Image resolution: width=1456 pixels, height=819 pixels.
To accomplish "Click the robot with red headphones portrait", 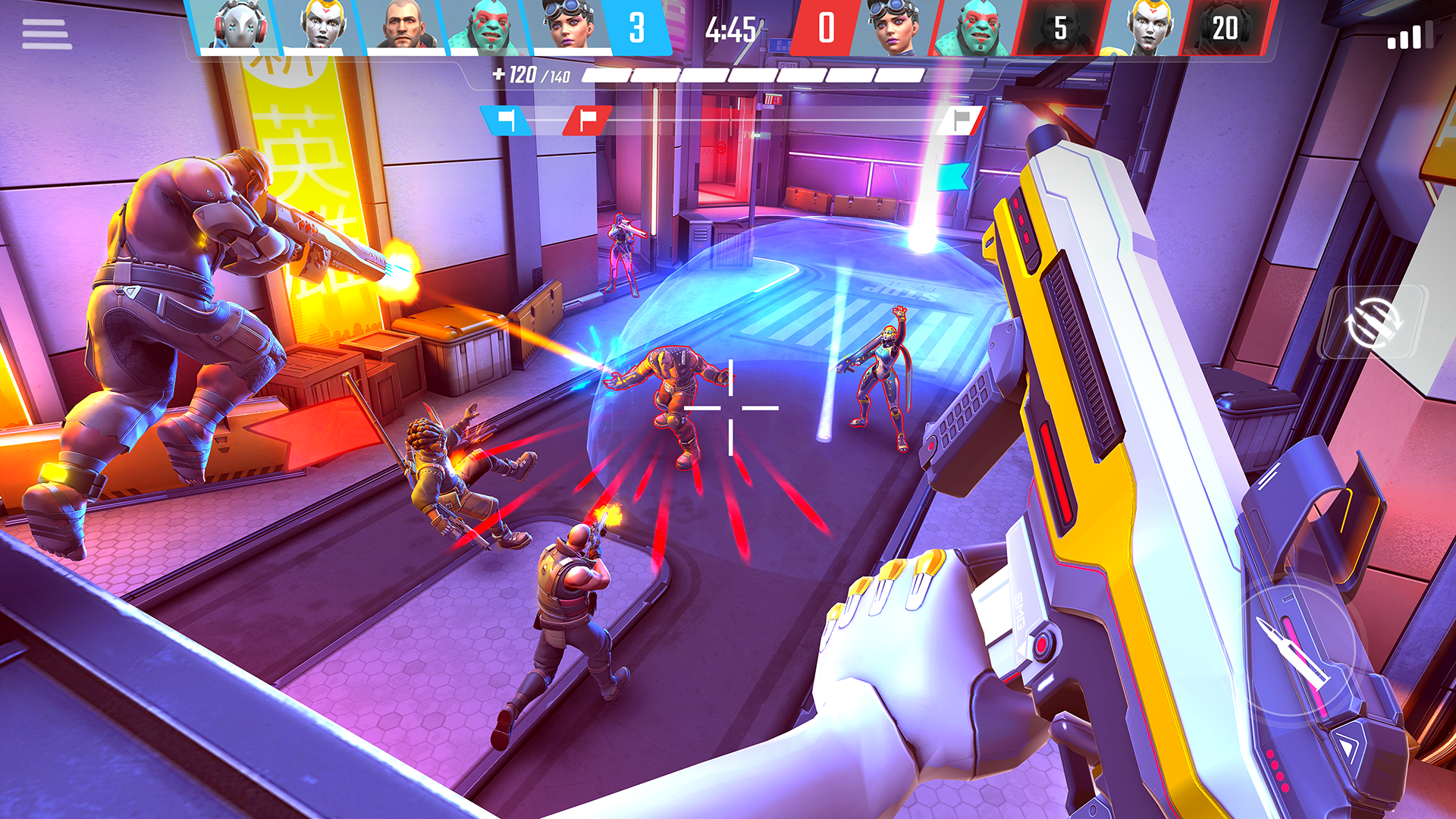I will (237, 27).
